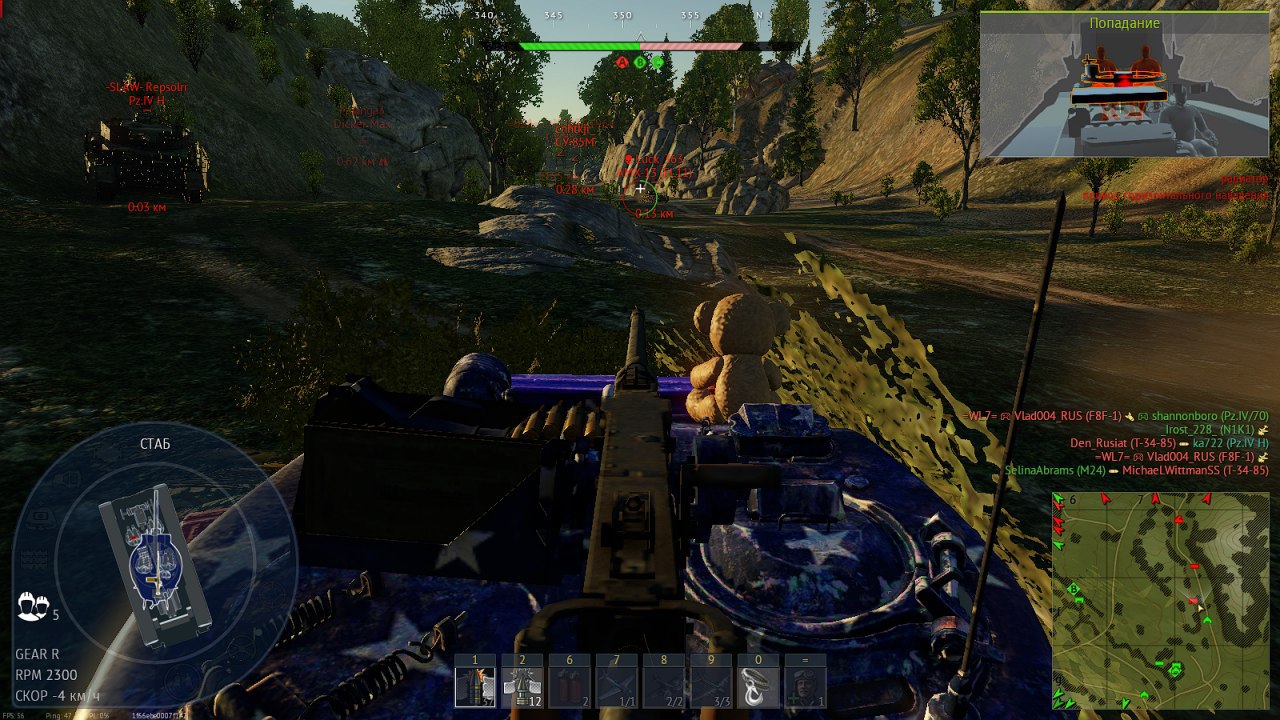Screen dimensions: 1280x720
Task: Select capture point B marker on the minimap
Action: [x=1075, y=589]
